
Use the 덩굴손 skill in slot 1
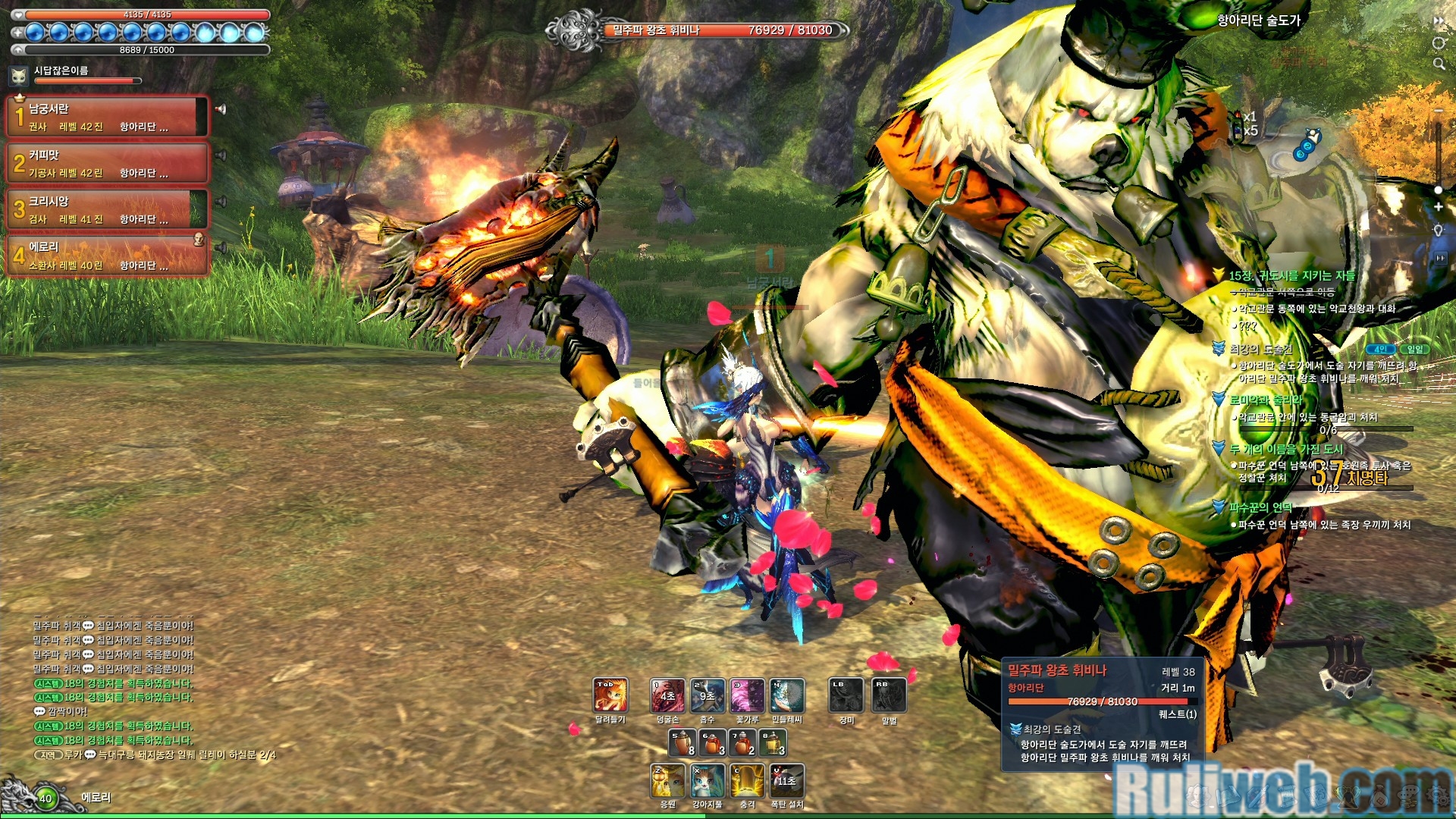[667, 695]
